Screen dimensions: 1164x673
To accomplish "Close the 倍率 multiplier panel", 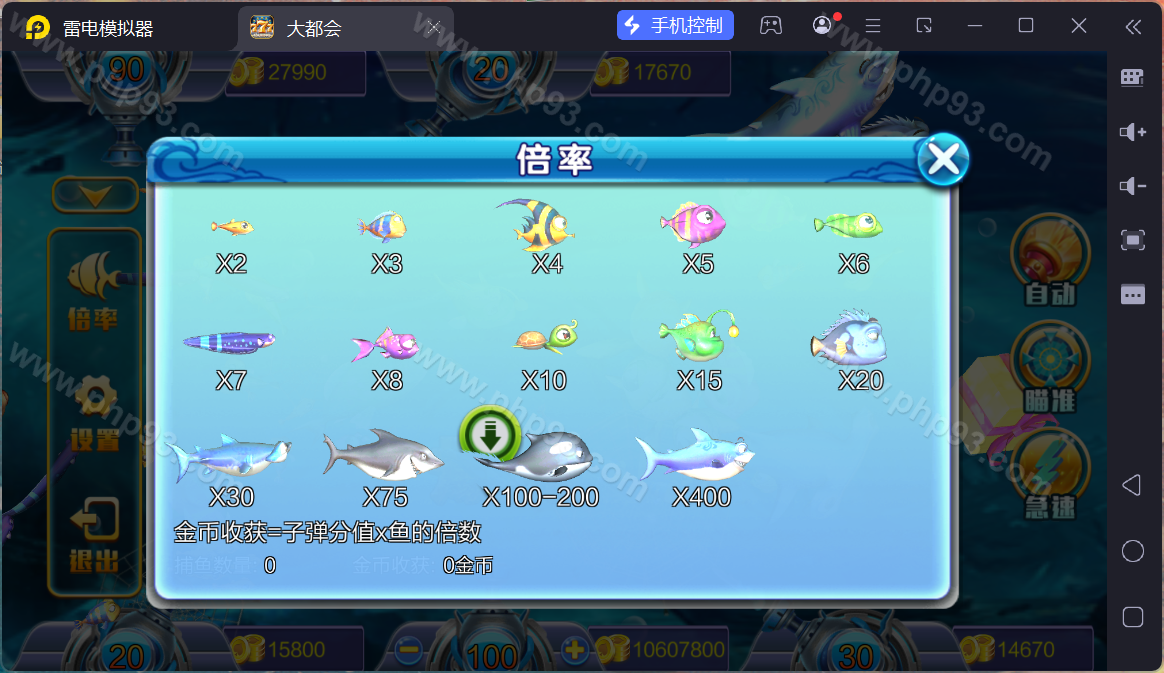I will pos(942,159).
